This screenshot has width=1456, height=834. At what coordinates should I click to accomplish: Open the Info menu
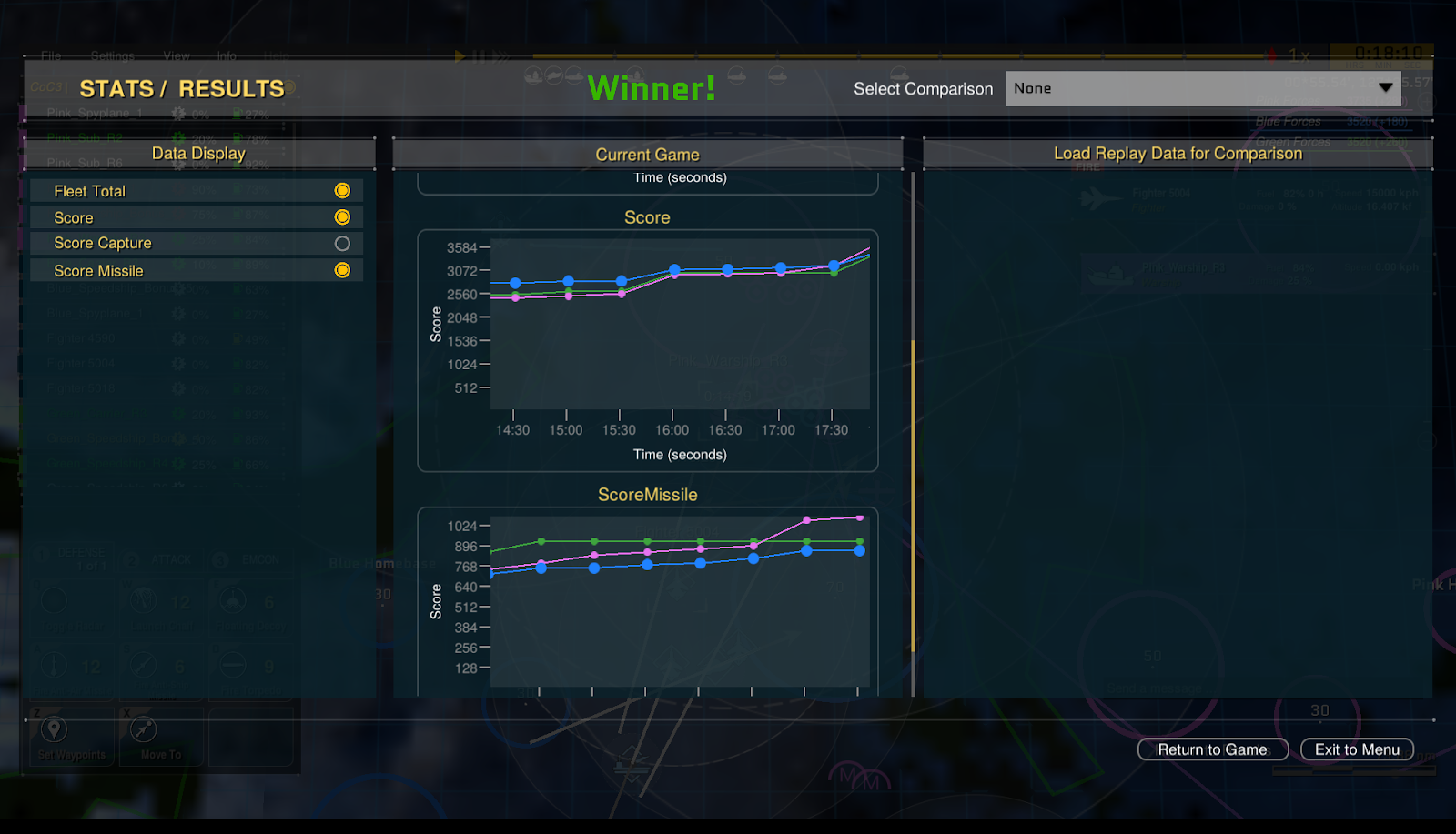[x=227, y=55]
